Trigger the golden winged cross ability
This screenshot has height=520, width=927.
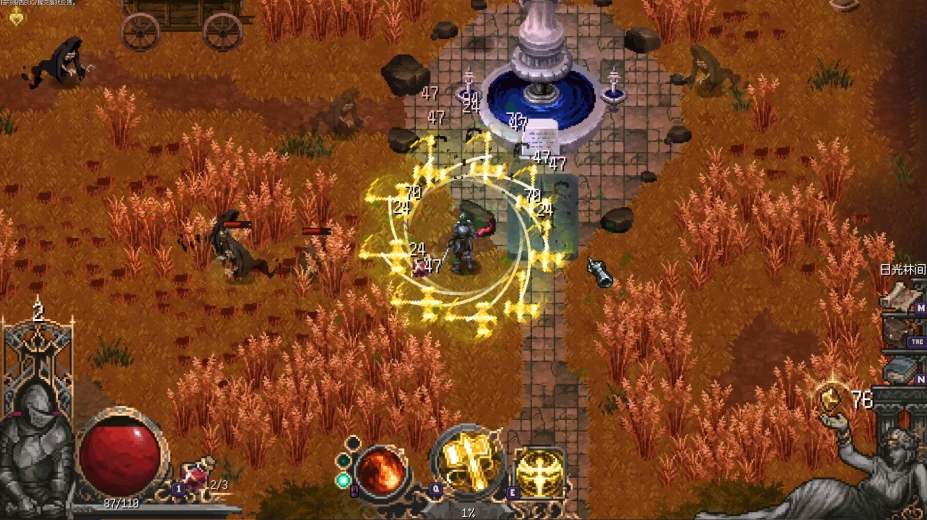[x=538, y=472]
